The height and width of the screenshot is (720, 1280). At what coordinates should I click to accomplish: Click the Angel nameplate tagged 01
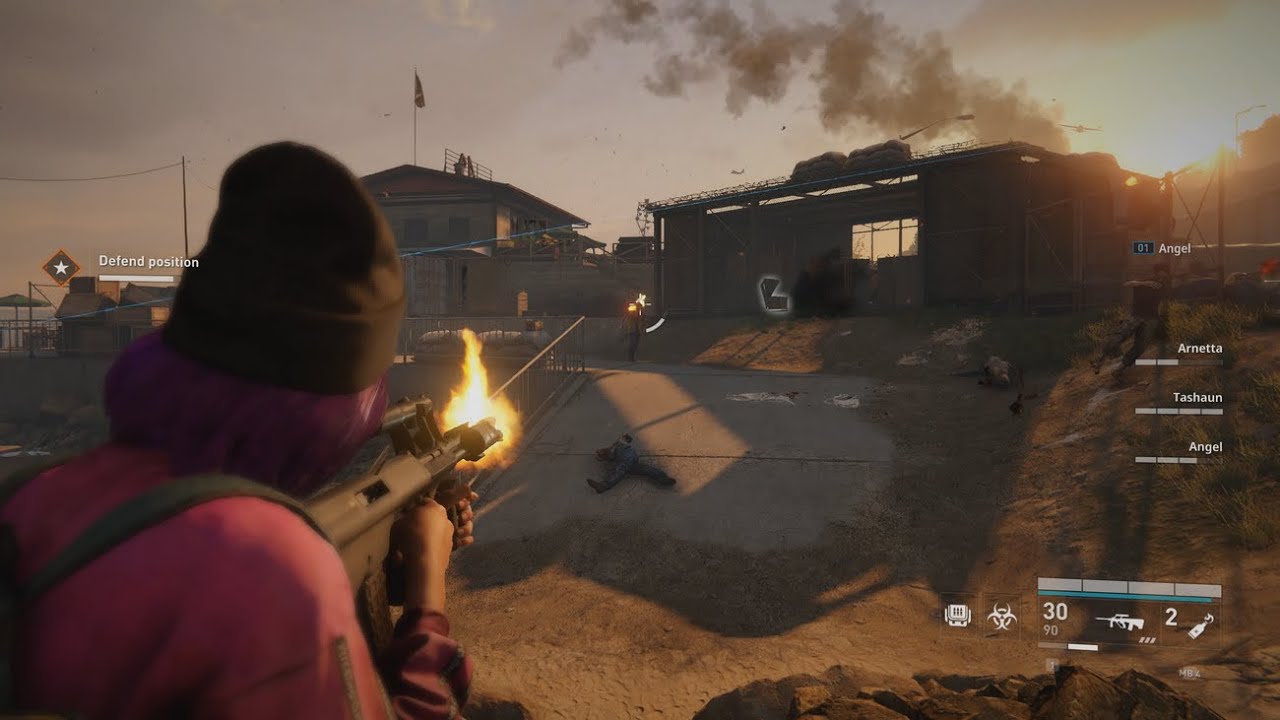pos(1163,248)
